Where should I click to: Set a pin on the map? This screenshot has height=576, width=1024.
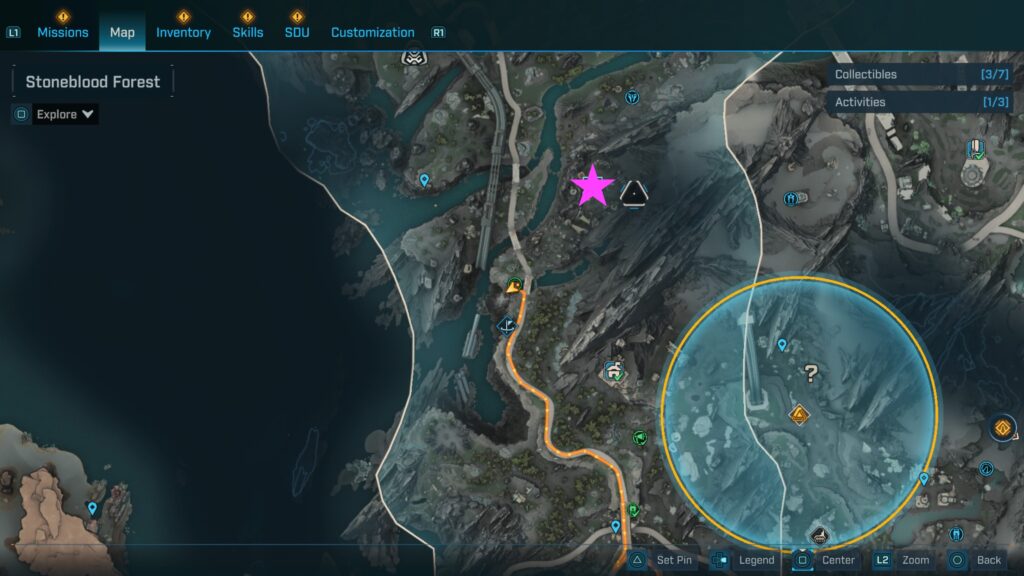coord(662,560)
